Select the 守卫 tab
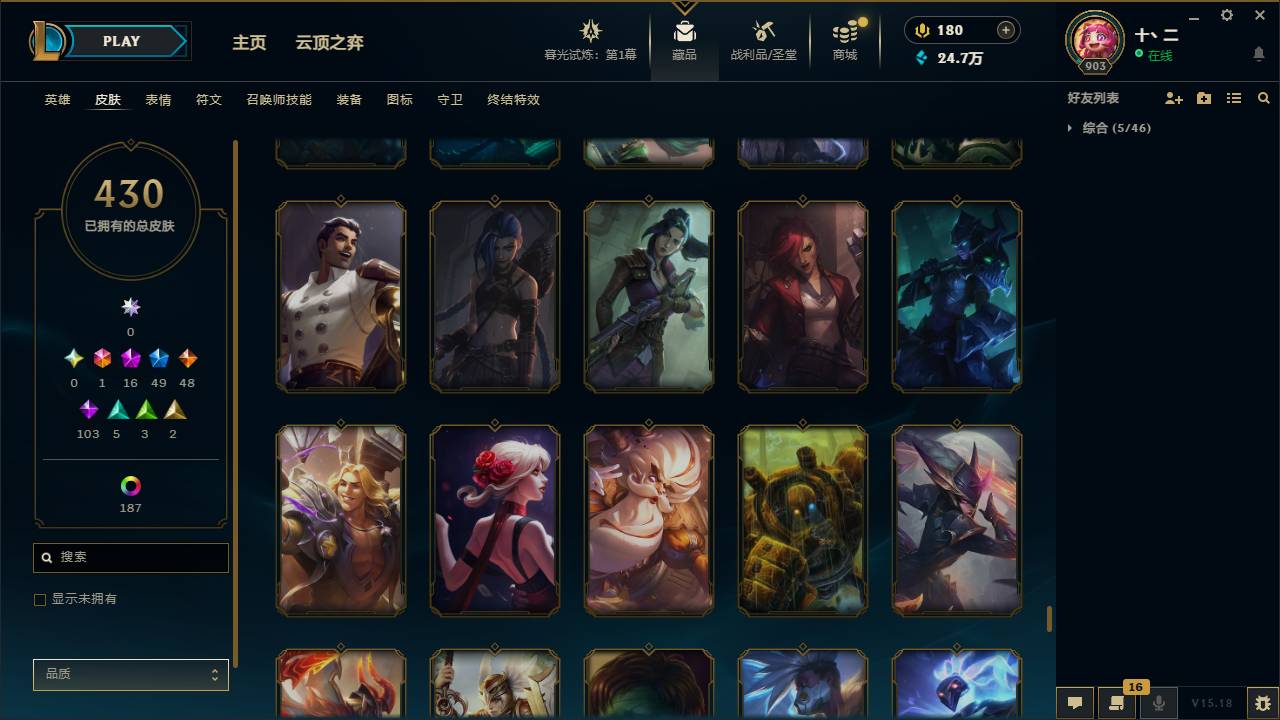This screenshot has width=1280, height=720. 449,100
